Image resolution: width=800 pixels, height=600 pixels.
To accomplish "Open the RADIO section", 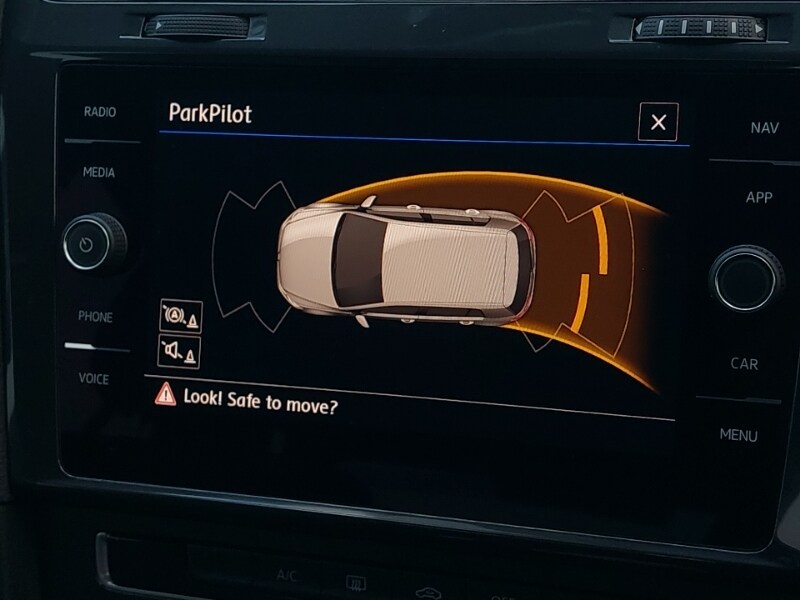I will [x=99, y=112].
